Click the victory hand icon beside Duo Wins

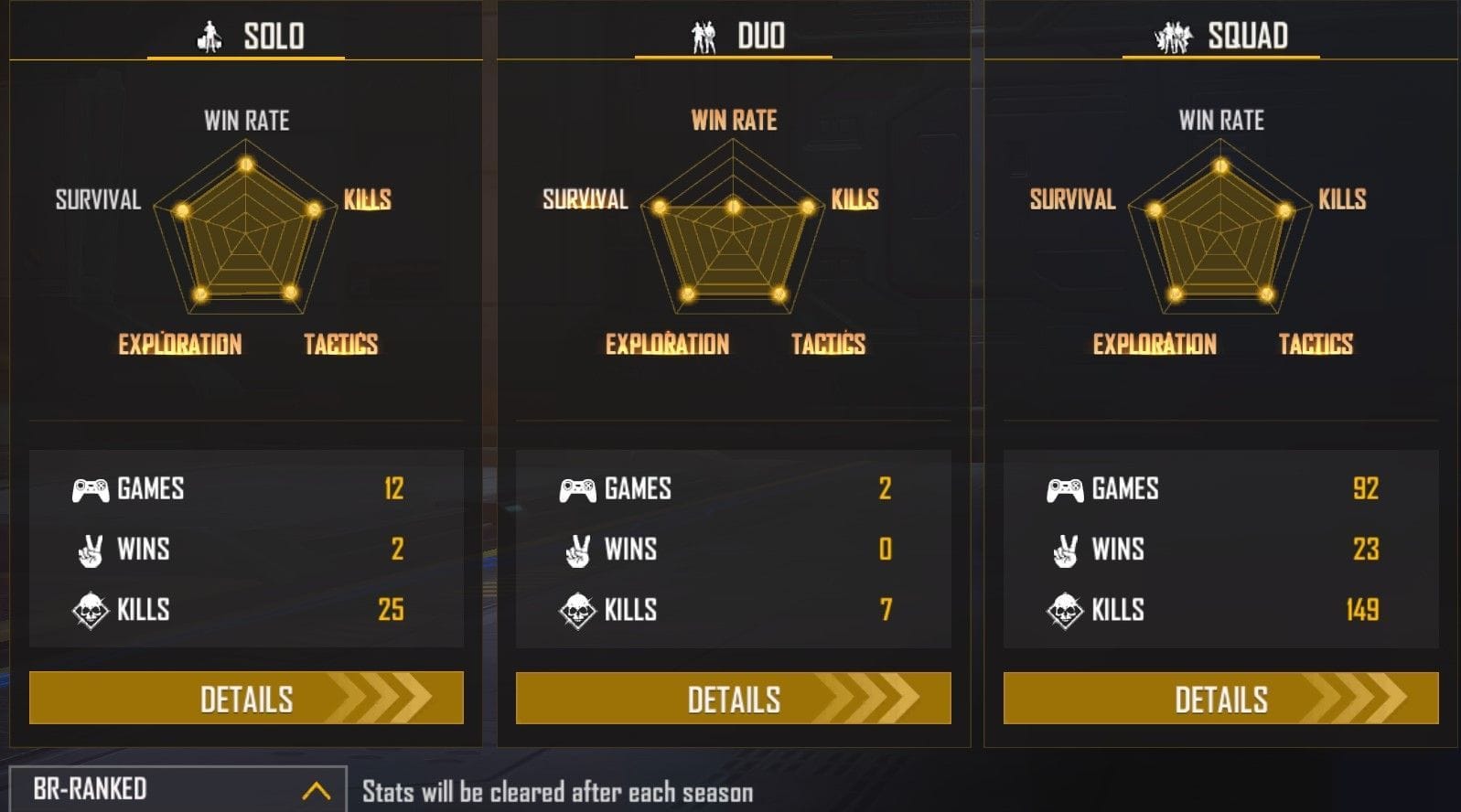pos(578,550)
